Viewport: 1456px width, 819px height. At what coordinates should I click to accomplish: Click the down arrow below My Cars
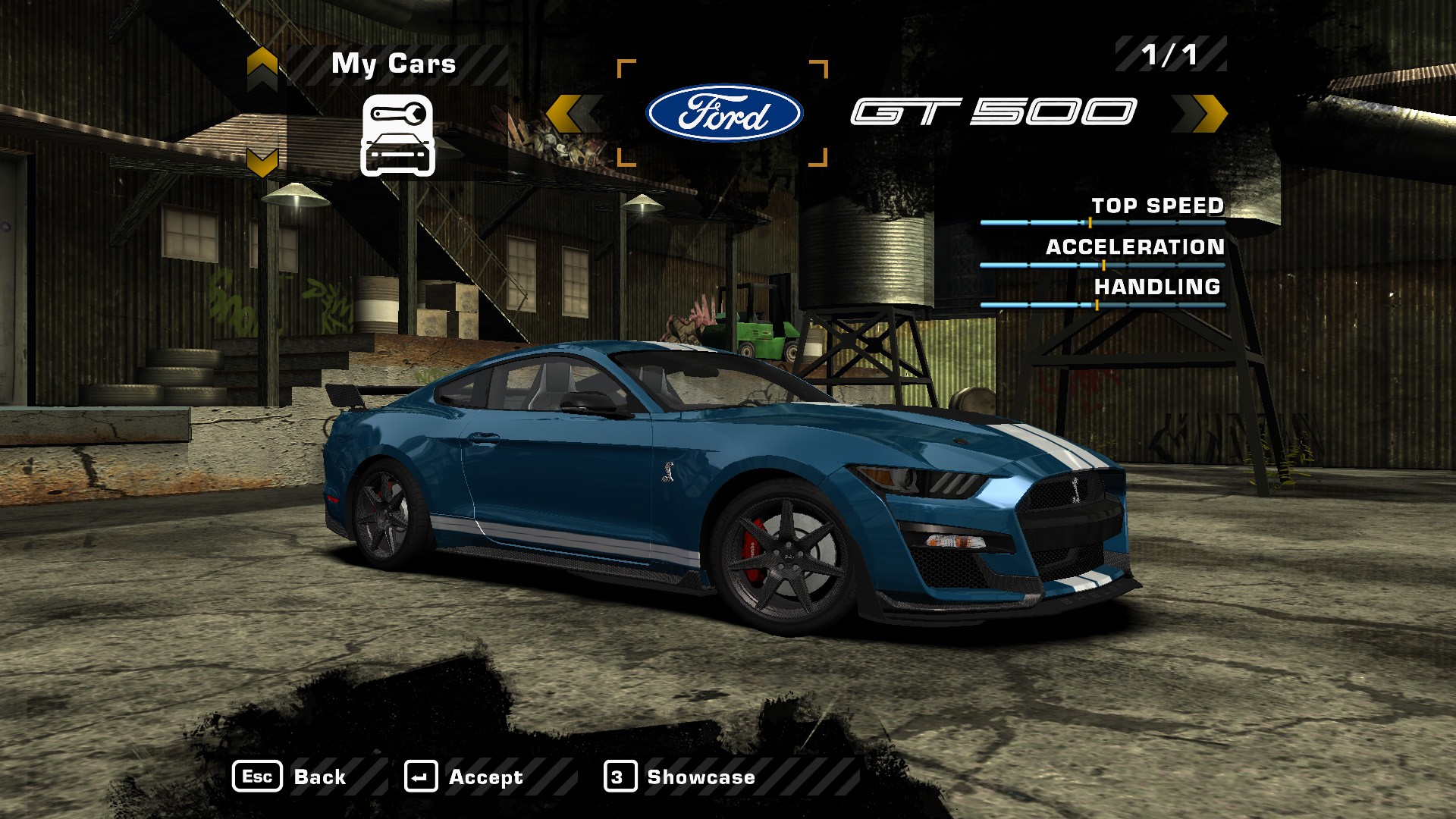point(262,162)
